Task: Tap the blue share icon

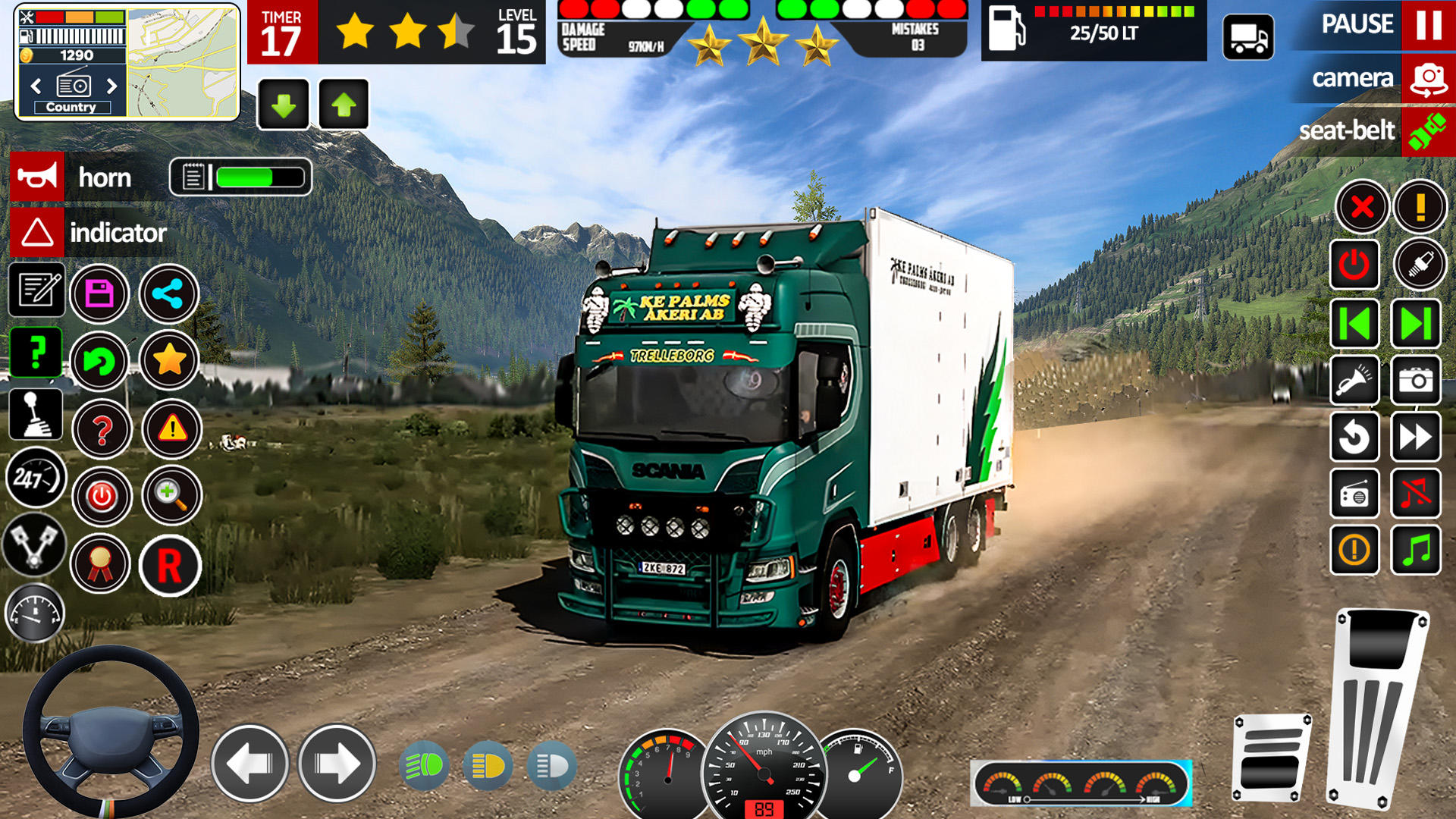Action: click(168, 293)
